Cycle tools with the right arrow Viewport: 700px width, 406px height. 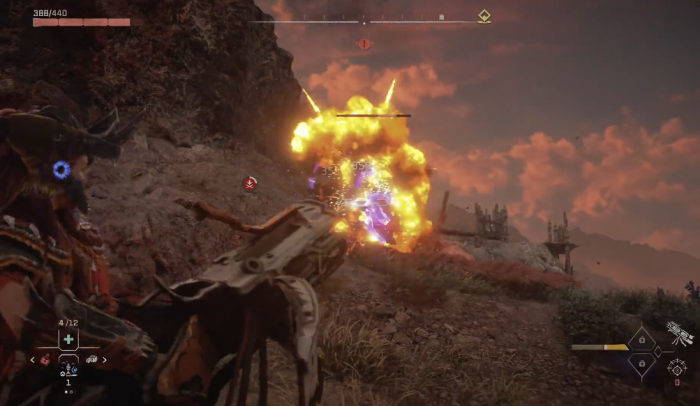(x=104, y=360)
